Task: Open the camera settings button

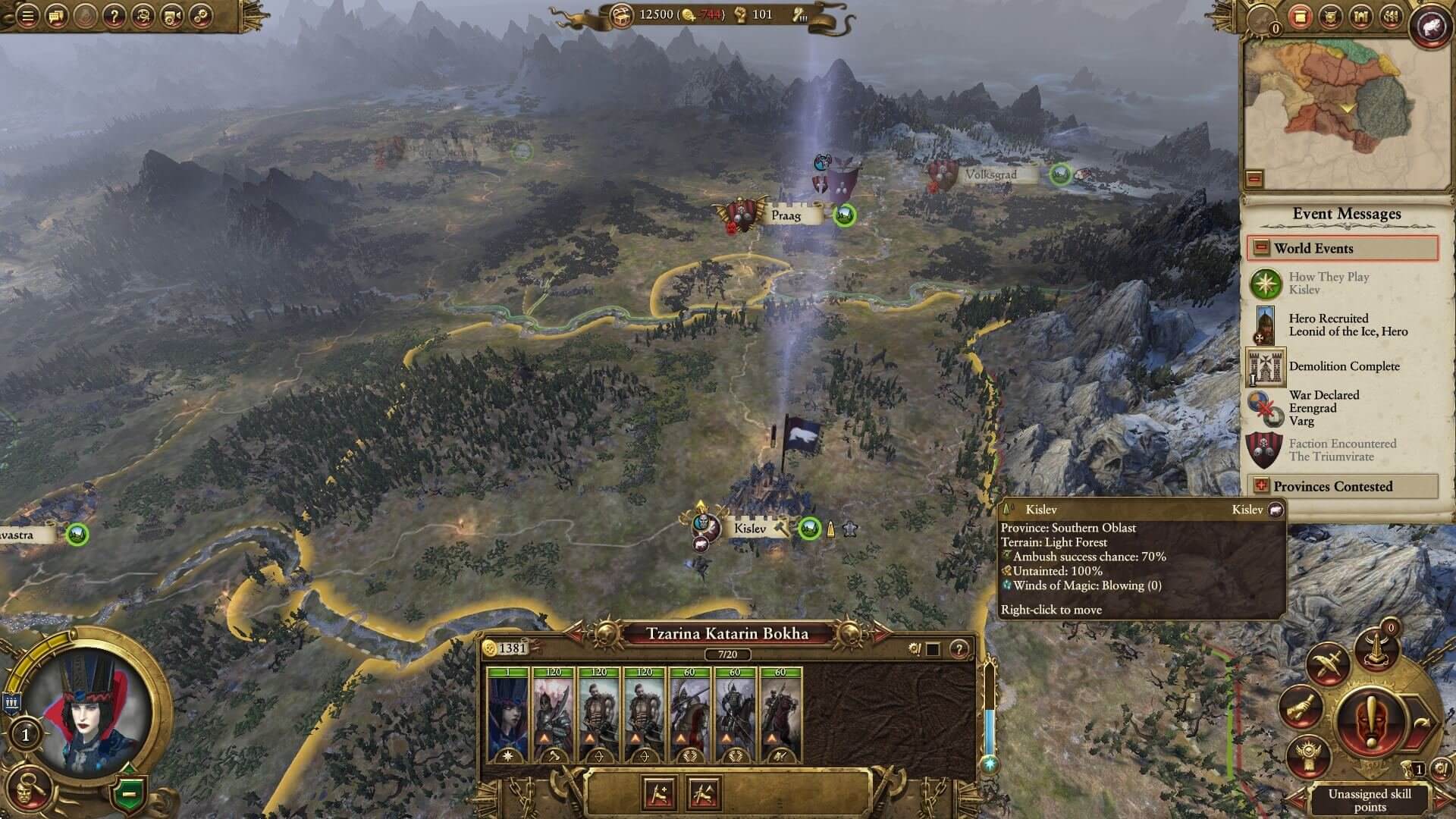Action: pos(172,15)
